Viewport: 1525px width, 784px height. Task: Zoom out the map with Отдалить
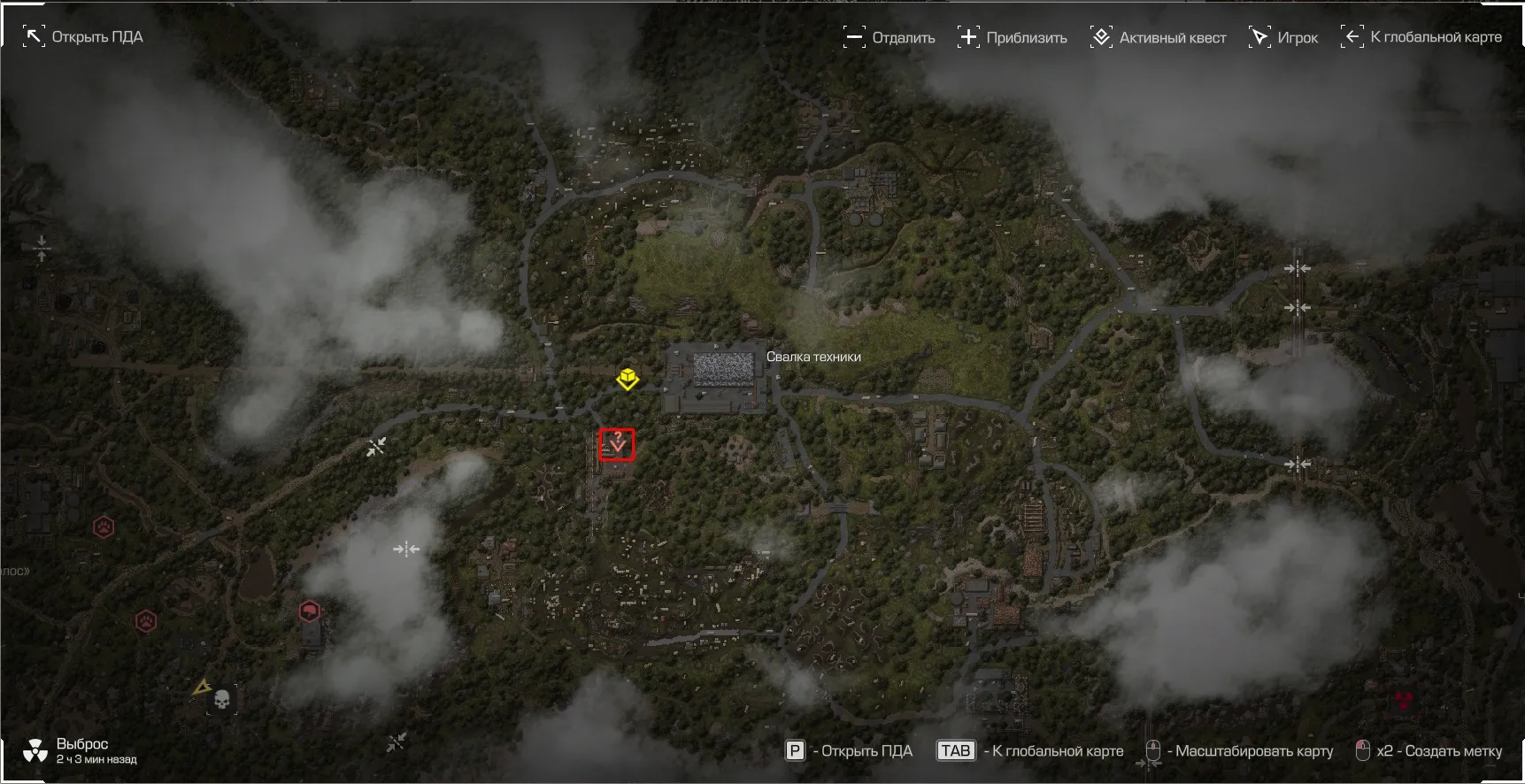890,37
